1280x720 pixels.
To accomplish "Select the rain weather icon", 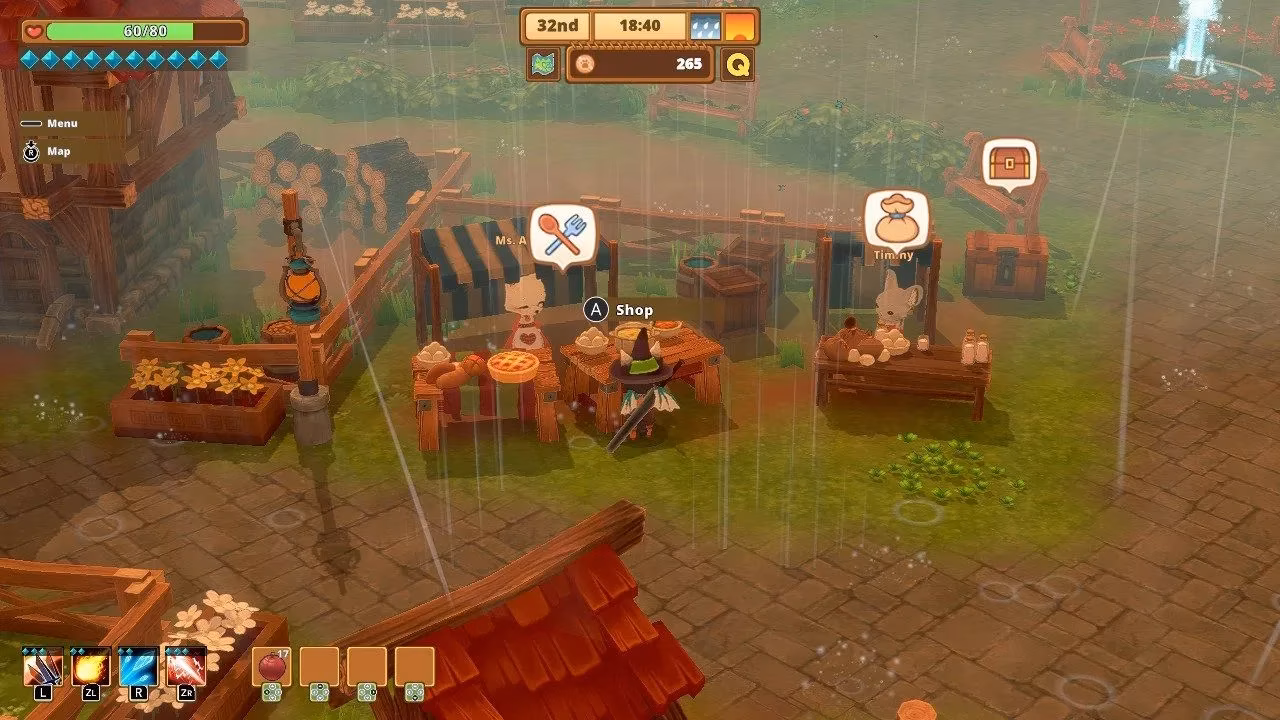I will [704, 26].
